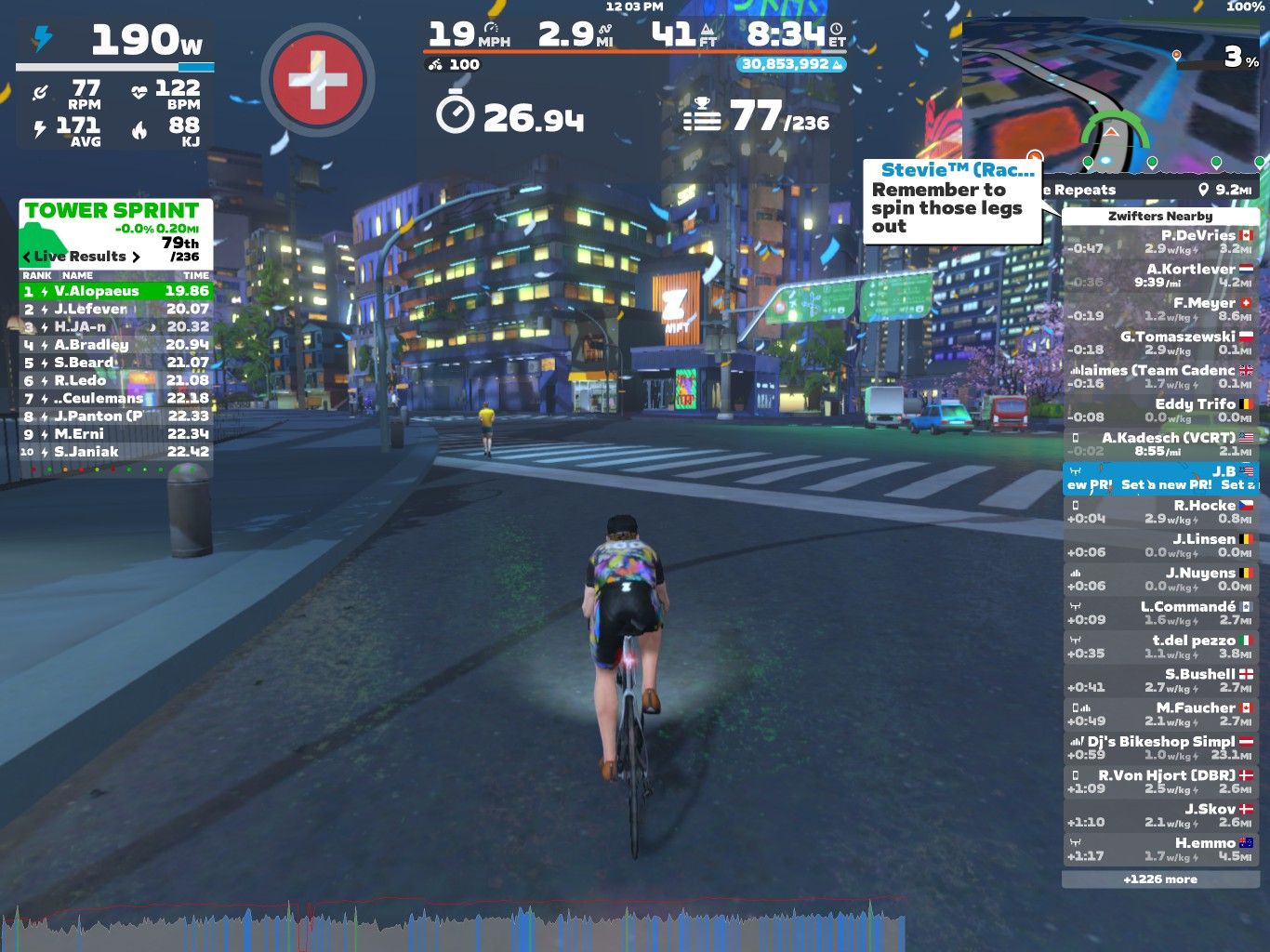This screenshot has height=952, width=1270.
Task: Show next Live Results with right arrow
Action: [136, 257]
